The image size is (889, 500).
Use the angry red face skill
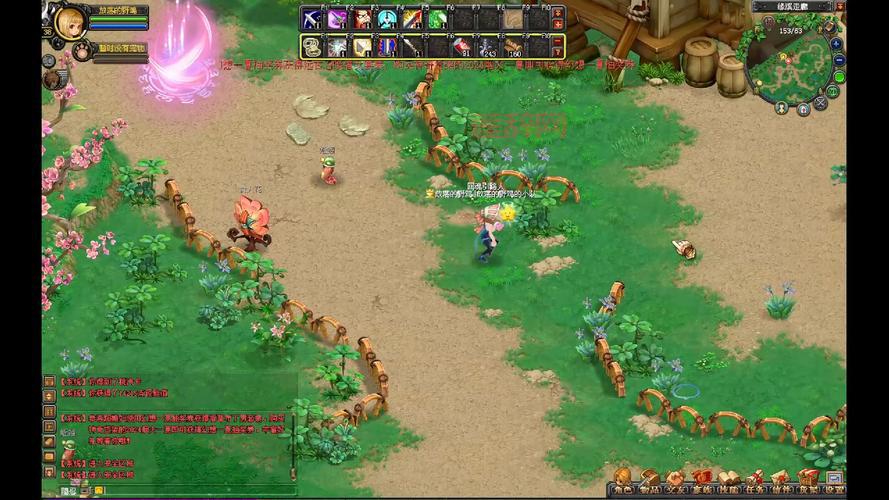(x=362, y=19)
